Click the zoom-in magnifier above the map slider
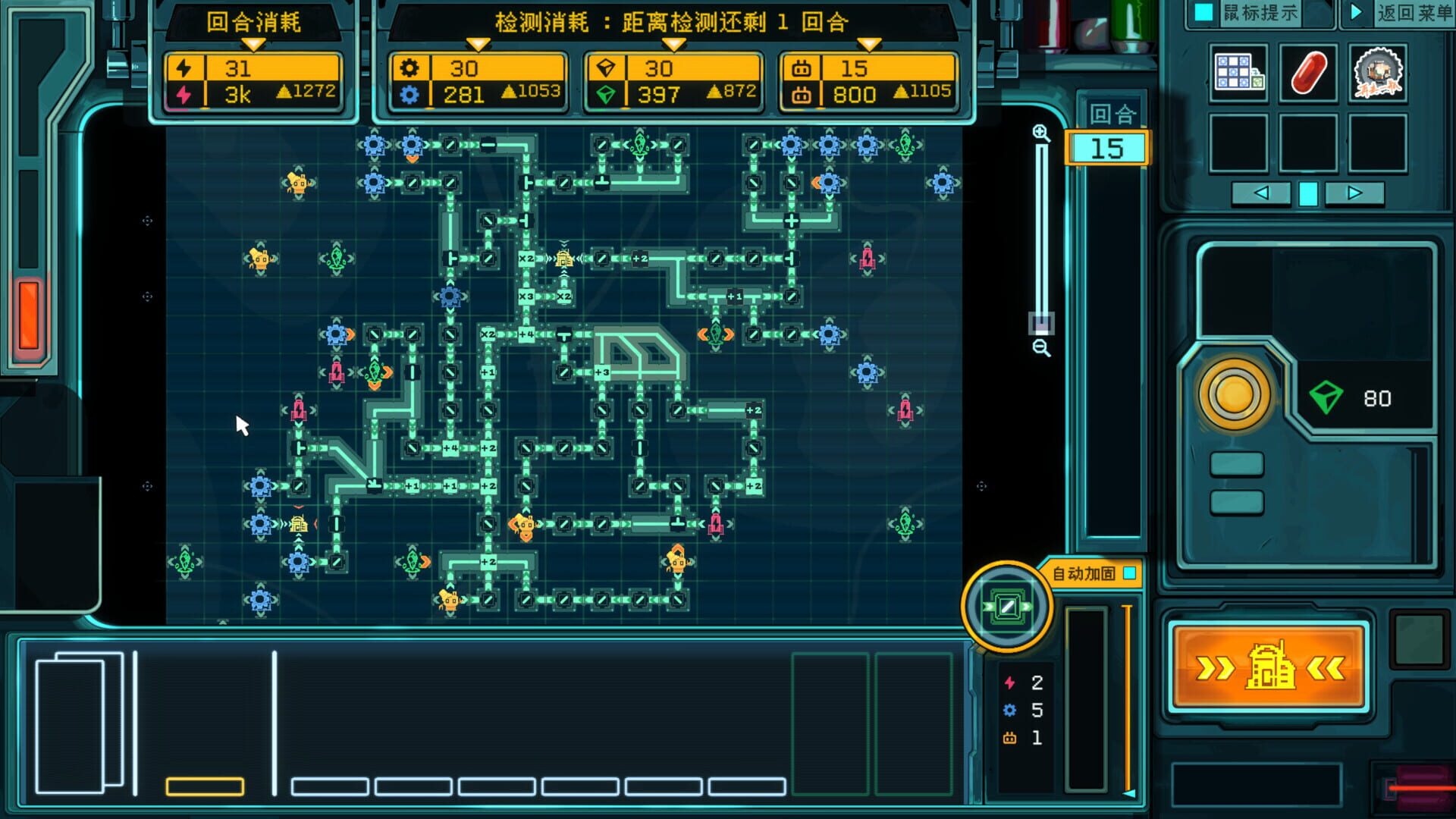This screenshot has height=819, width=1456. (1041, 134)
